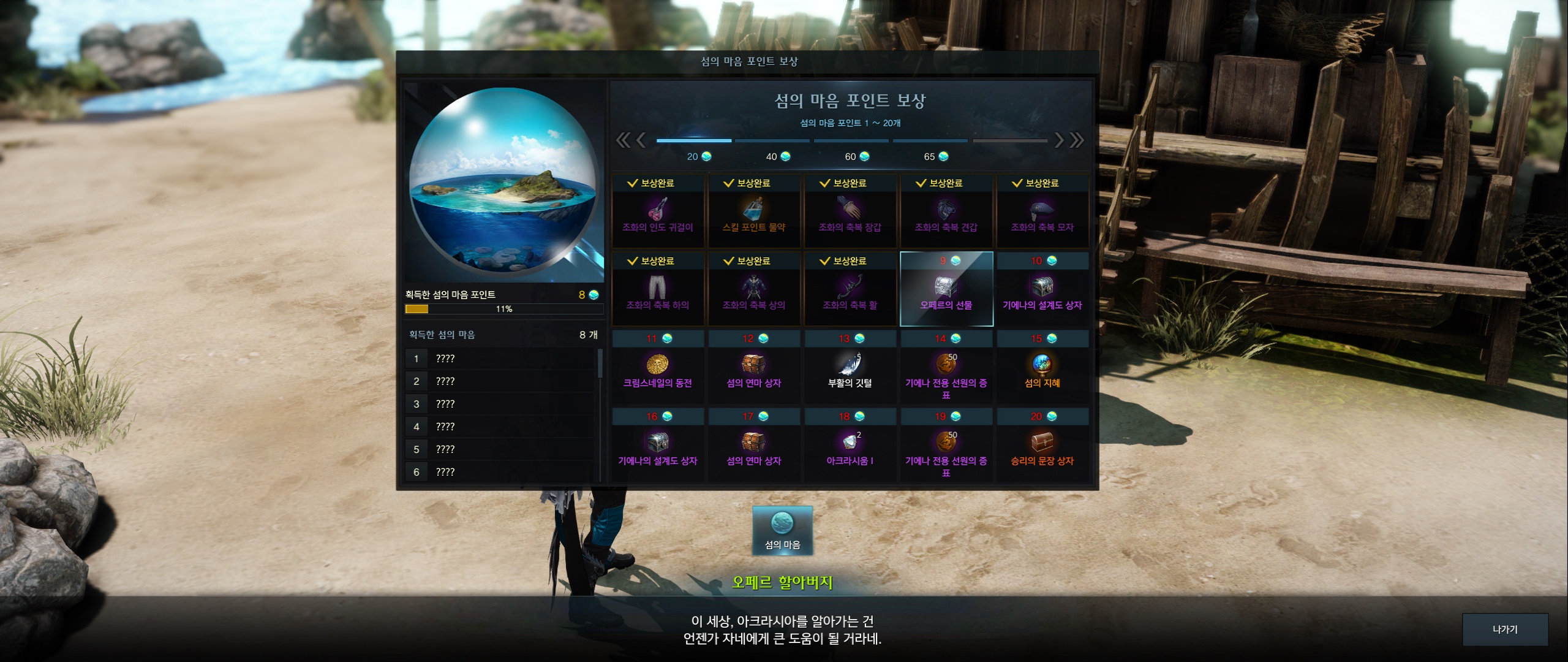Viewport: 1568px width, 662px height.
Task: Go to previous reward page arrow
Action: pos(641,140)
